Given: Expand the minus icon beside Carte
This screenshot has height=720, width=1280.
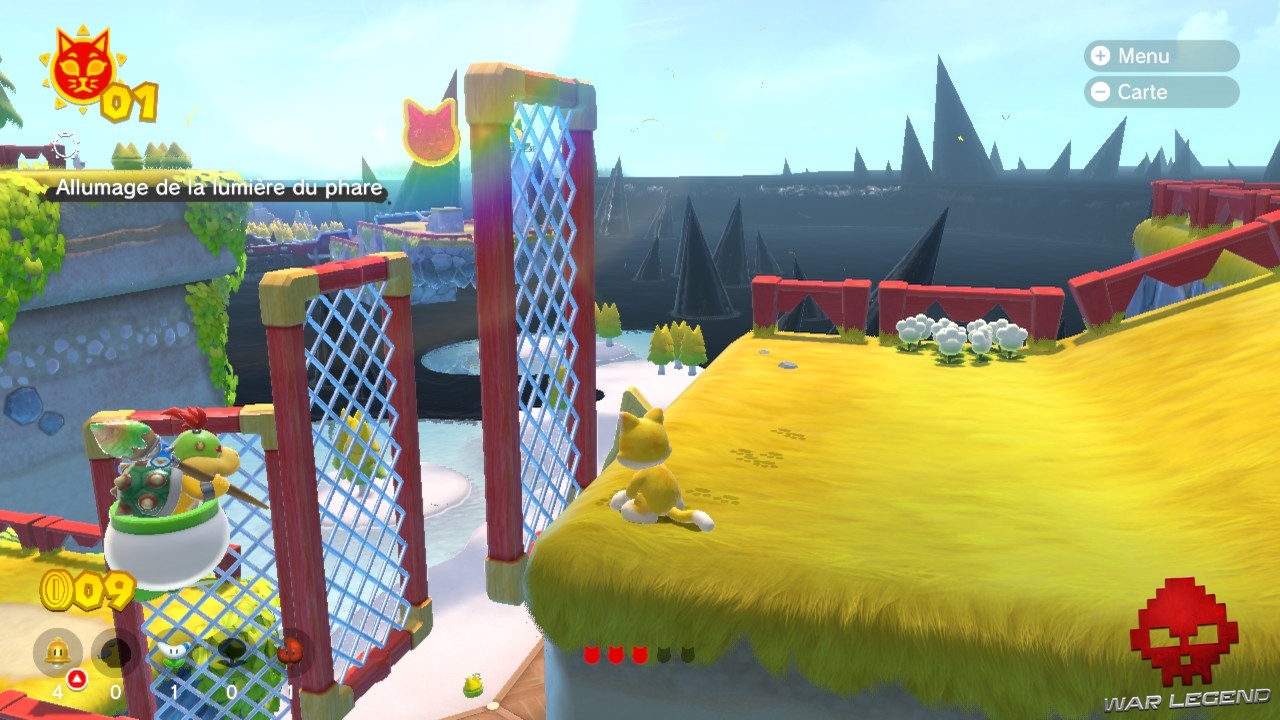Looking at the screenshot, I should pyautogui.click(x=1102, y=93).
